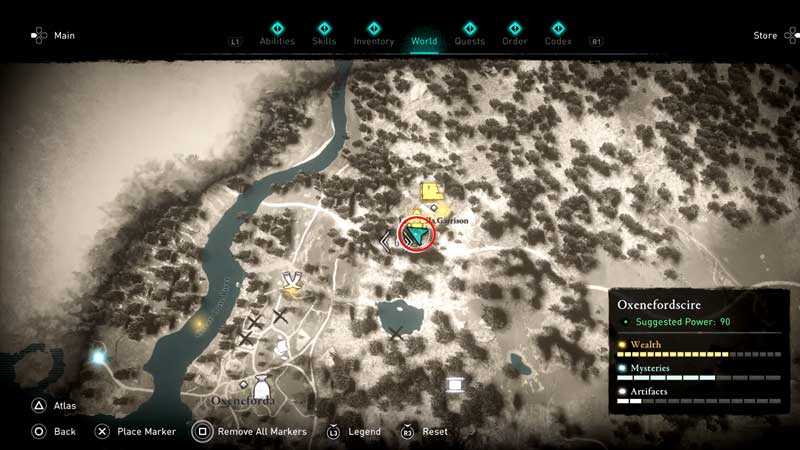Open the Atlas view
Screen dimensions: 800x450
63,406
